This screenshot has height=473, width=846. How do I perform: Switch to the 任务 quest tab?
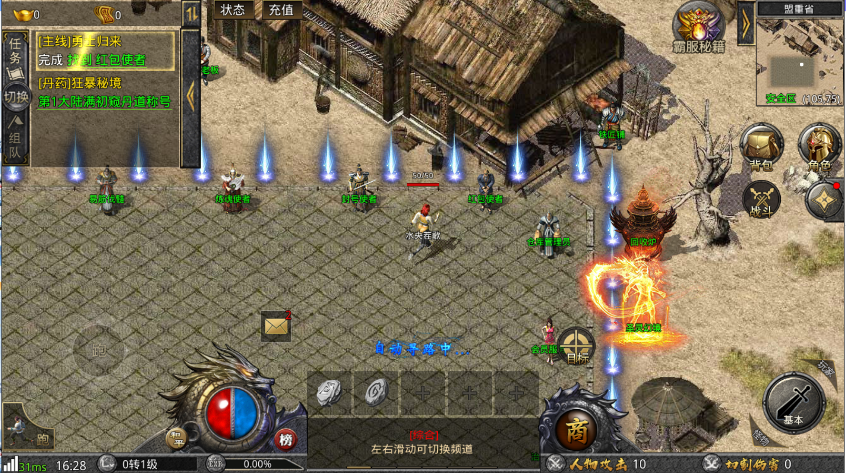click(x=15, y=55)
